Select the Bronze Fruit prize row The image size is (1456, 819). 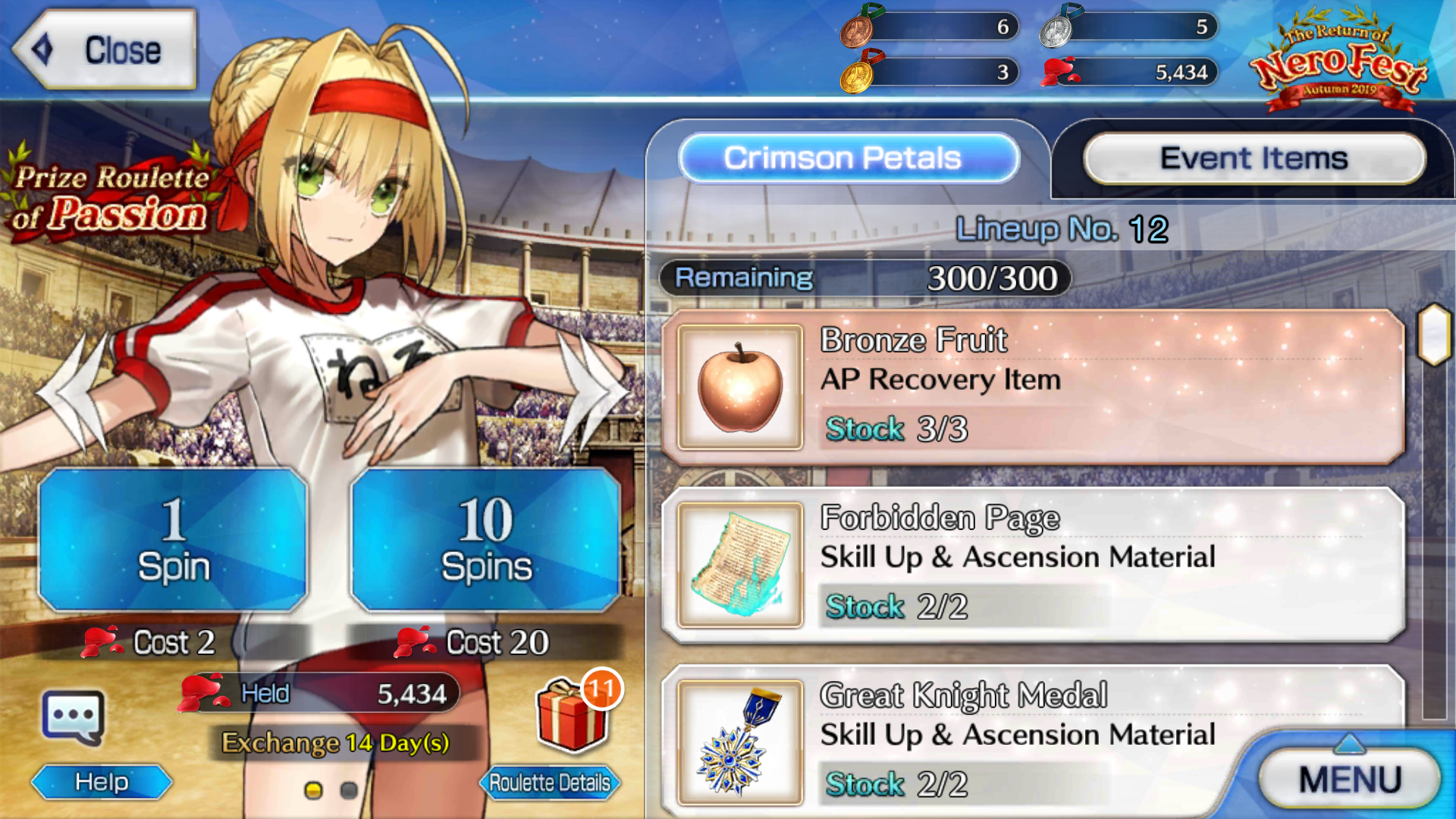(1031, 387)
